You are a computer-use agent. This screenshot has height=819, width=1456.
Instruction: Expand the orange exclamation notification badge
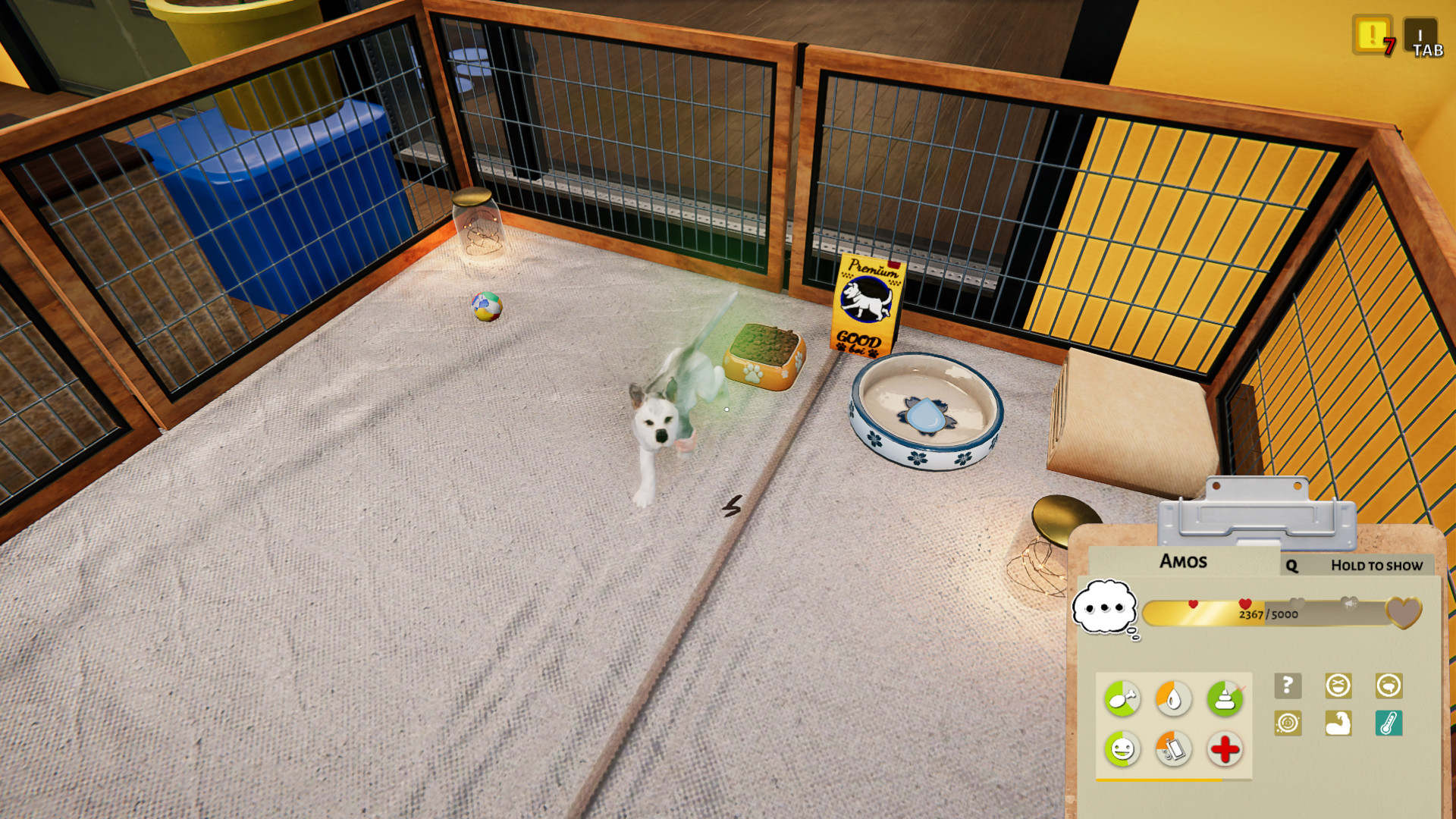click(1374, 34)
